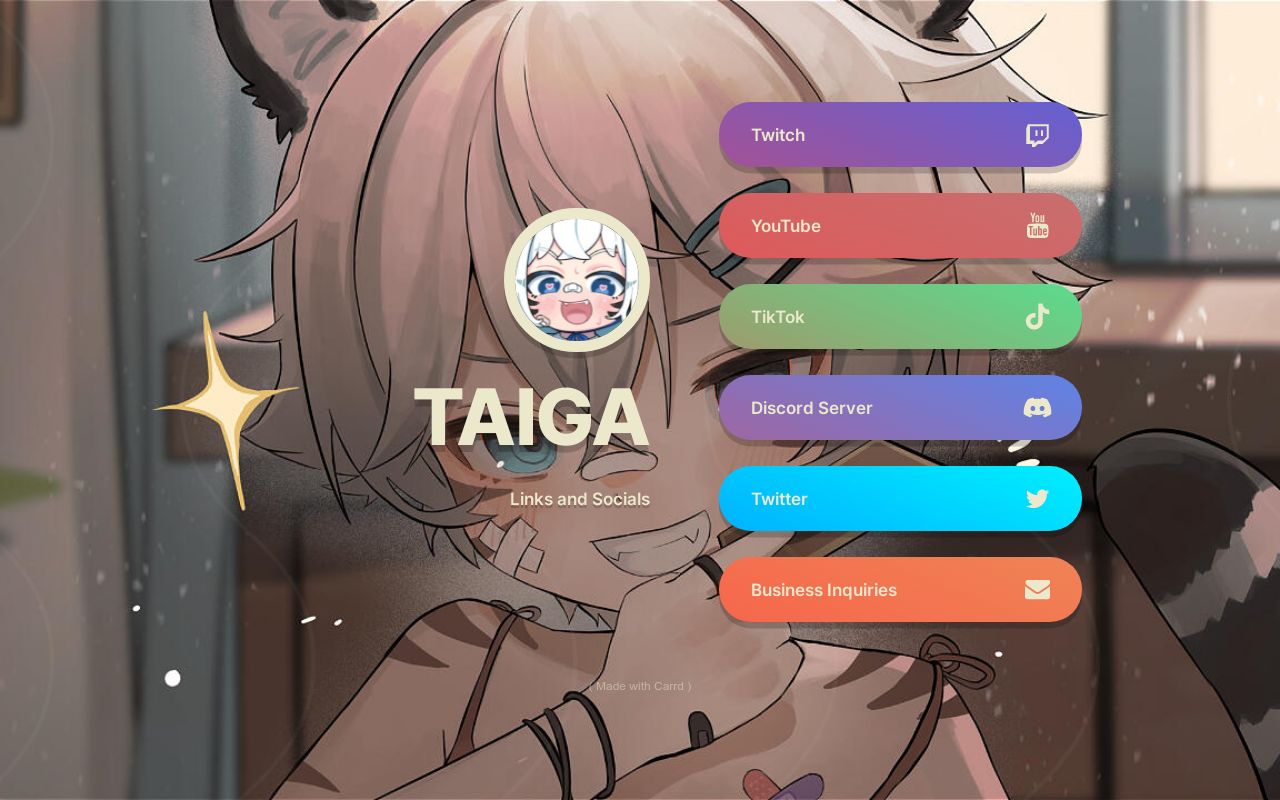
Task: Select the cyan Twitter button bar
Action: pyautogui.click(x=900, y=499)
